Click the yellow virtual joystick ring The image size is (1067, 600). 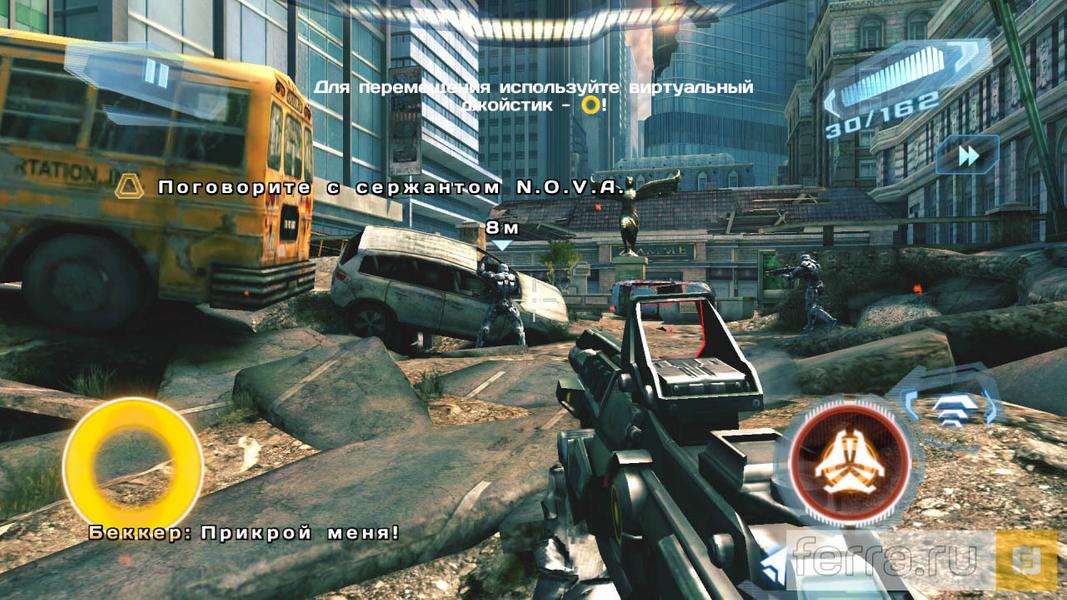pos(132,462)
